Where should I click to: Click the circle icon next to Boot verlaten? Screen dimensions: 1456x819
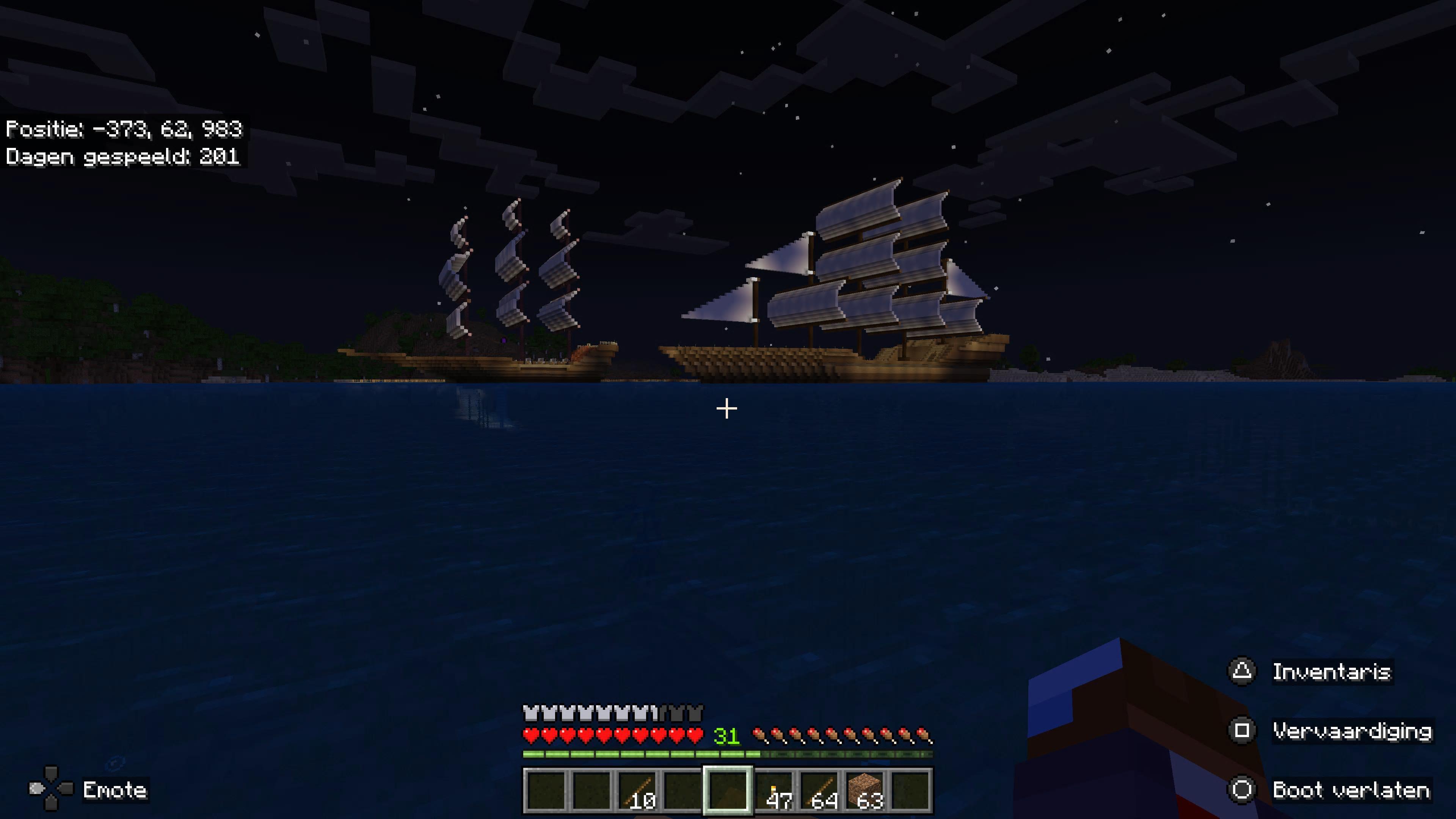(1243, 789)
